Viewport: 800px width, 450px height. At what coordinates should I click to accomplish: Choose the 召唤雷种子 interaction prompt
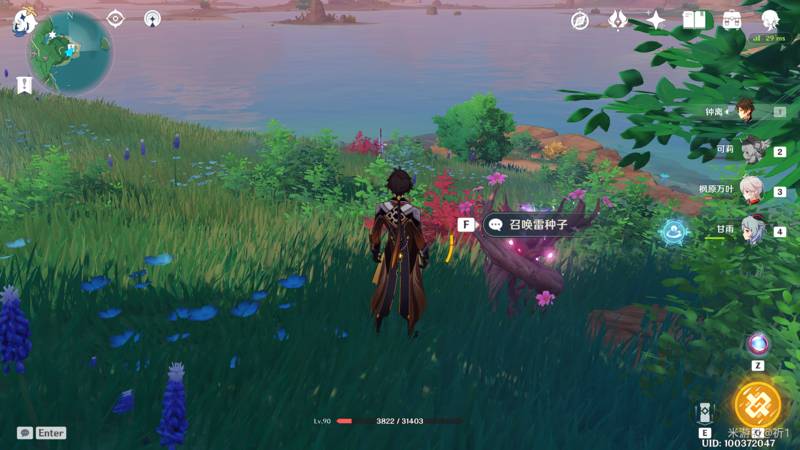click(526, 225)
